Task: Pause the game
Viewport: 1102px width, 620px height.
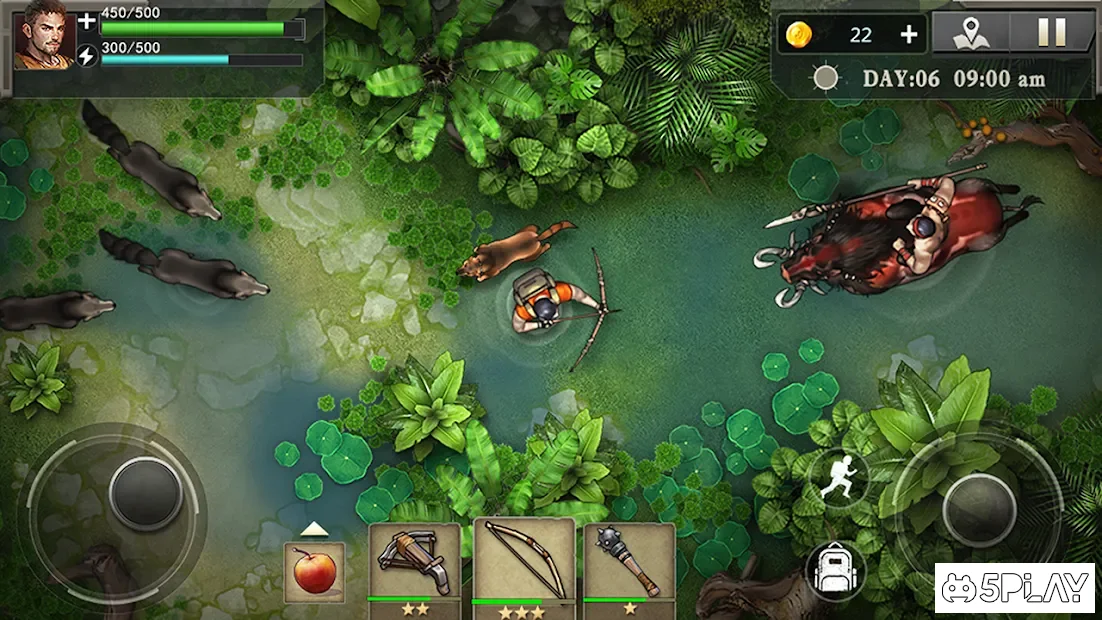Action: pos(1051,33)
